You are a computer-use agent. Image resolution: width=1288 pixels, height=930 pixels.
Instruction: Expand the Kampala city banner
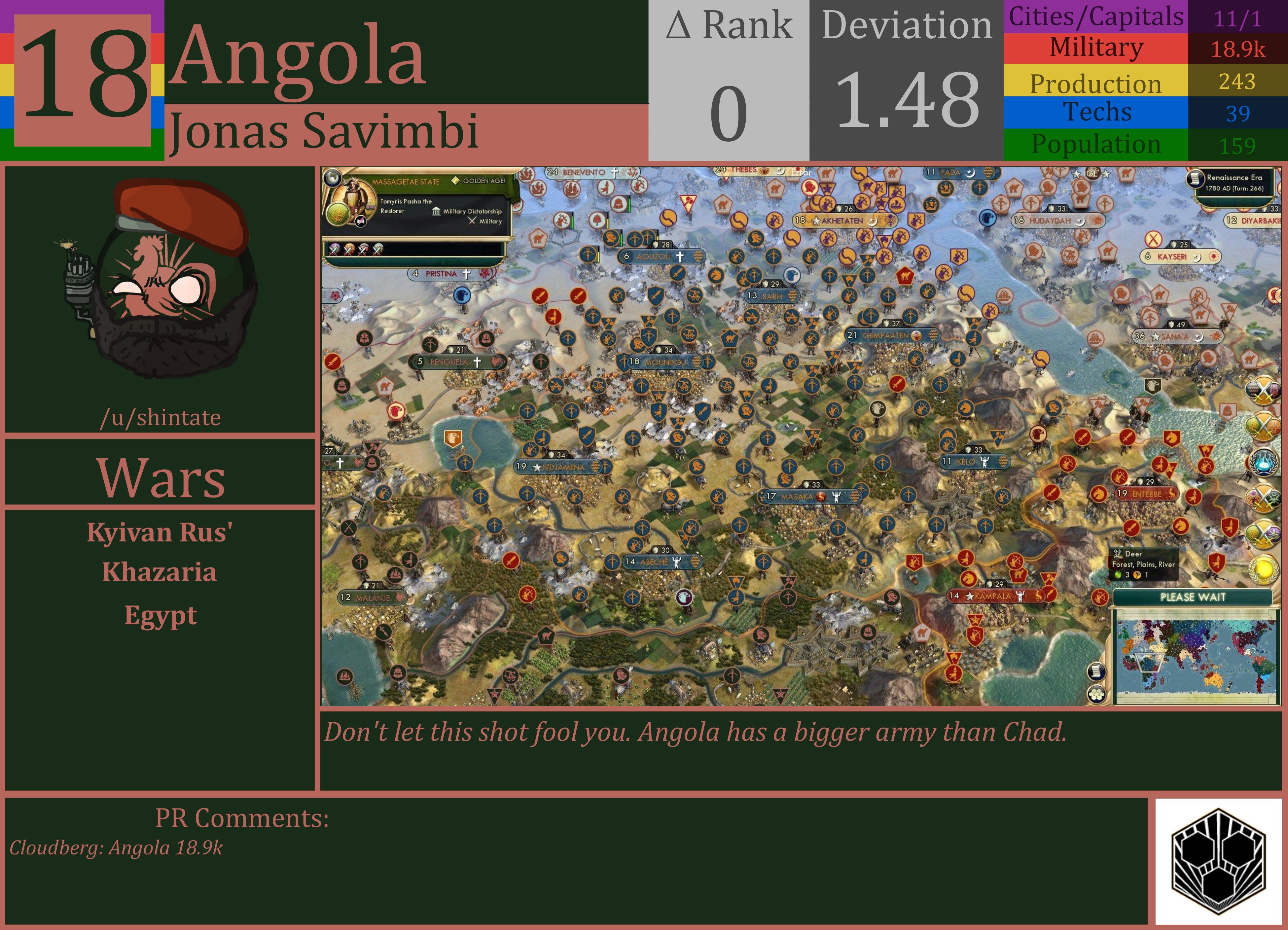(x=998, y=597)
